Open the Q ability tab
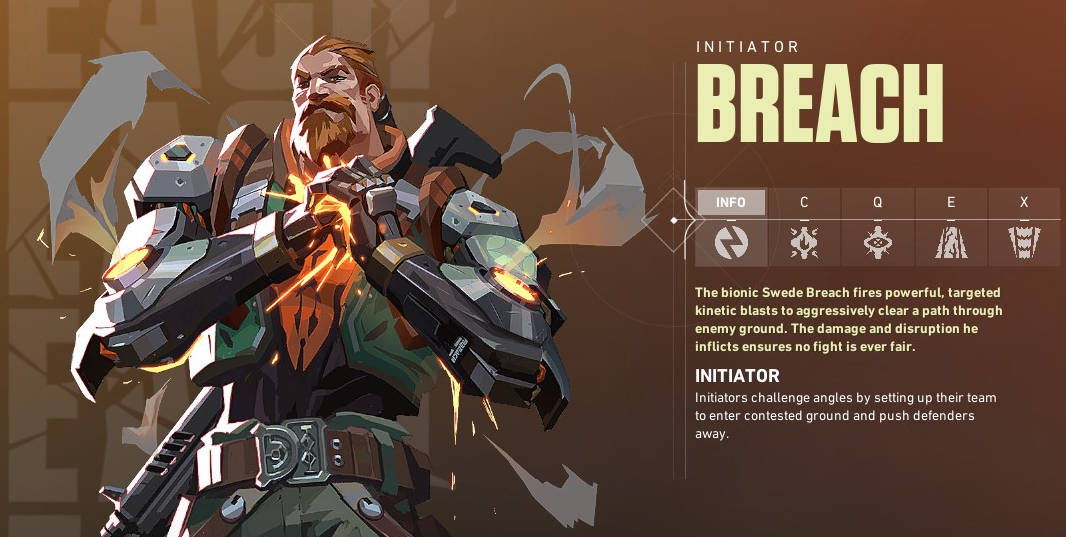The image size is (1066, 537). [x=877, y=202]
